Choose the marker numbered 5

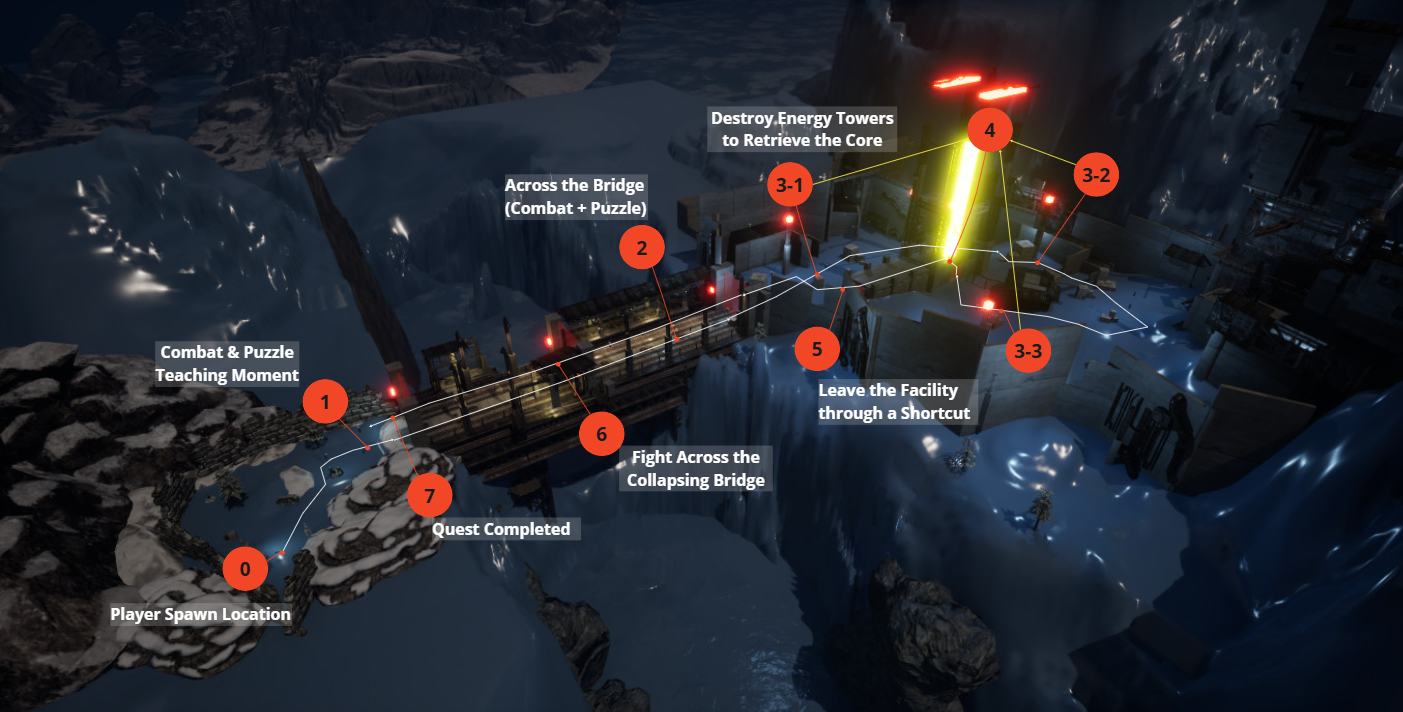[x=817, y=349]
